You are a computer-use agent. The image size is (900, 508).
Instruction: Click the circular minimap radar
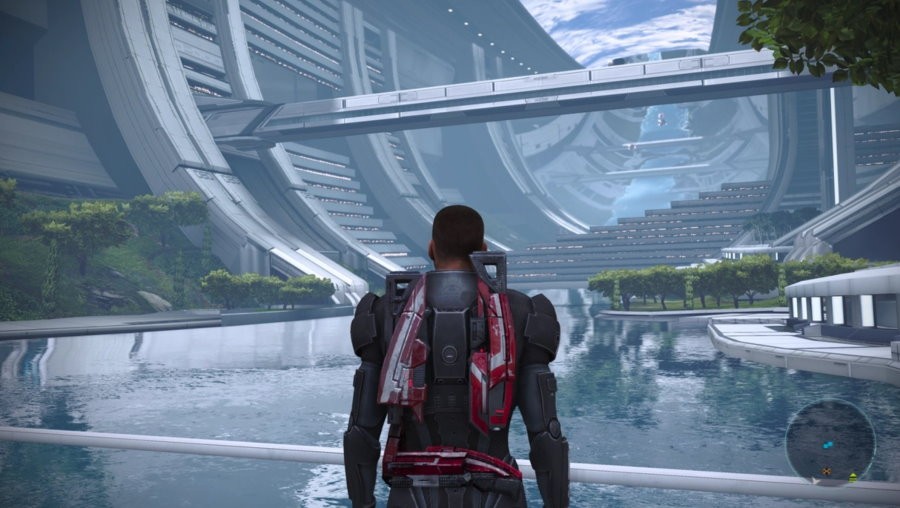(x=830, y=441)
